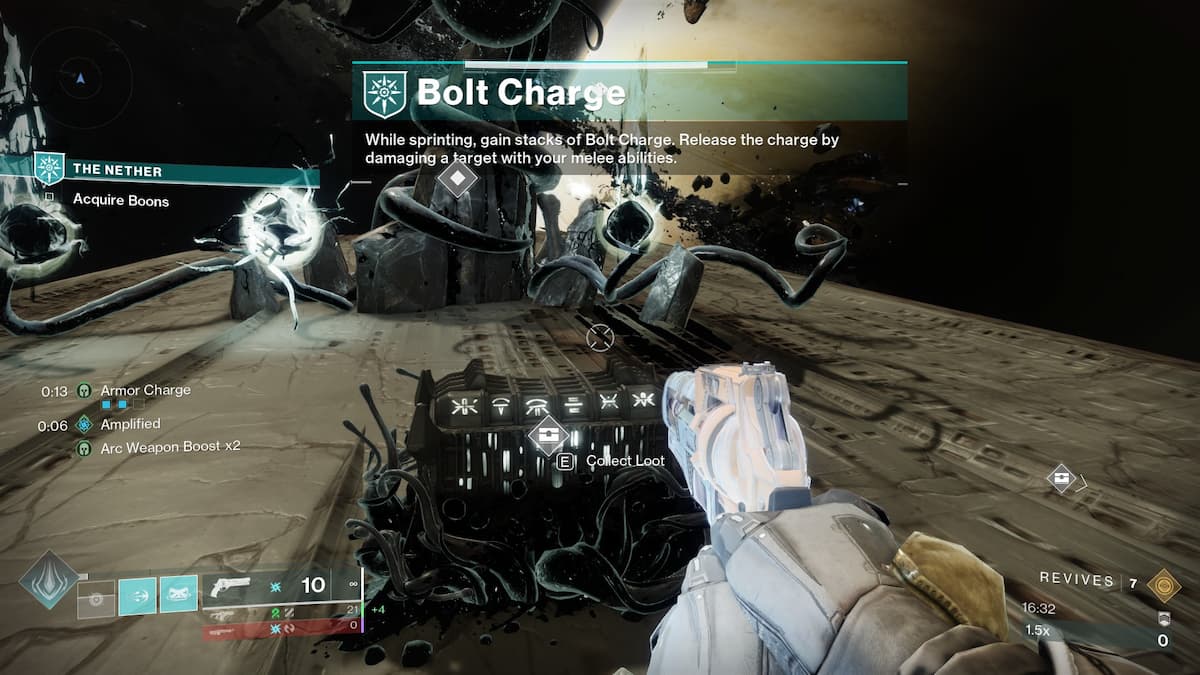1200x675 pixels.
Task: Click the white diamond waypoint marker
Action: point(457,180)
